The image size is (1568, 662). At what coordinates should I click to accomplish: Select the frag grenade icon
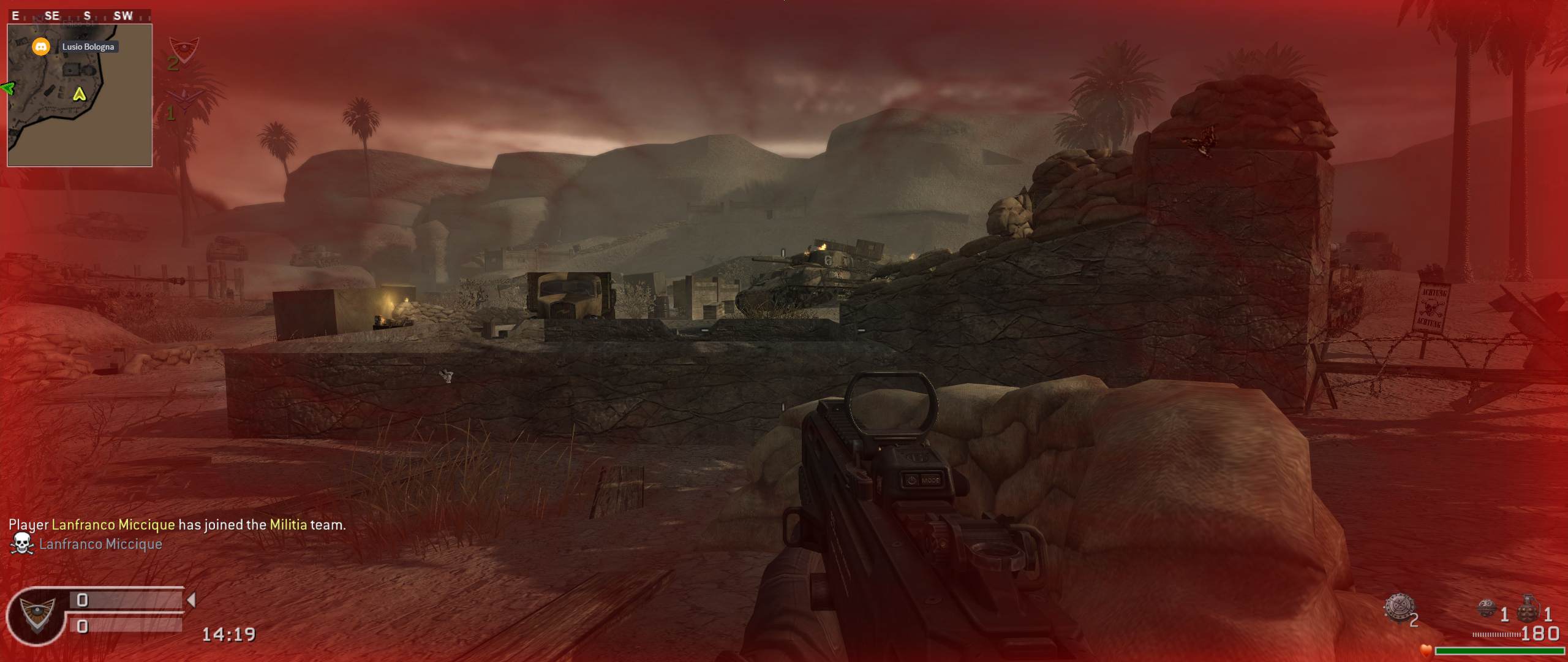1528,609
